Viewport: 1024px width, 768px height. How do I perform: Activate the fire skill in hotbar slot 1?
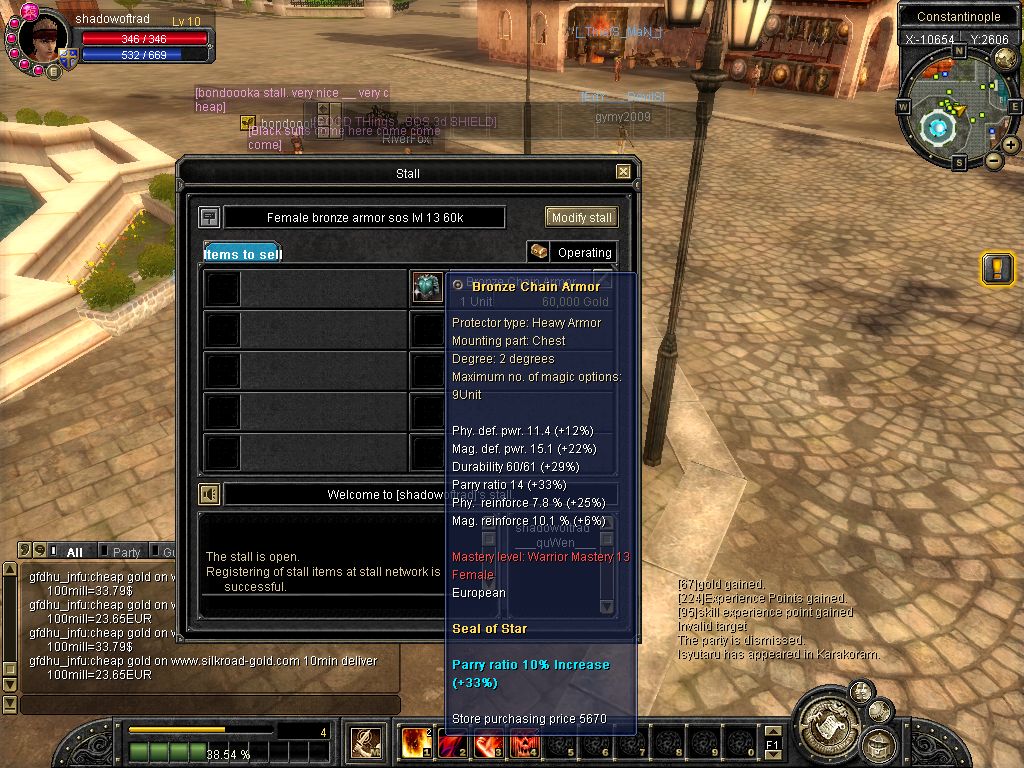click(x=416, y=743)
